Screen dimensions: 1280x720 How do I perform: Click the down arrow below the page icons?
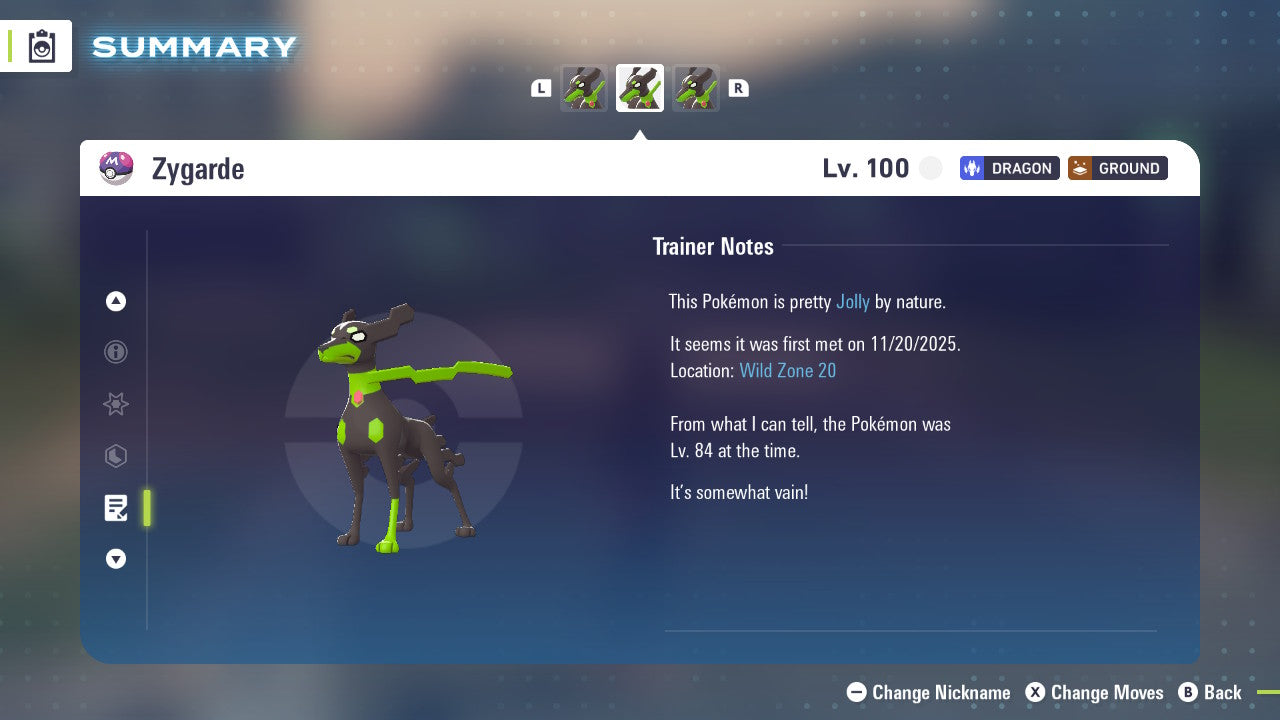point(116,559)
